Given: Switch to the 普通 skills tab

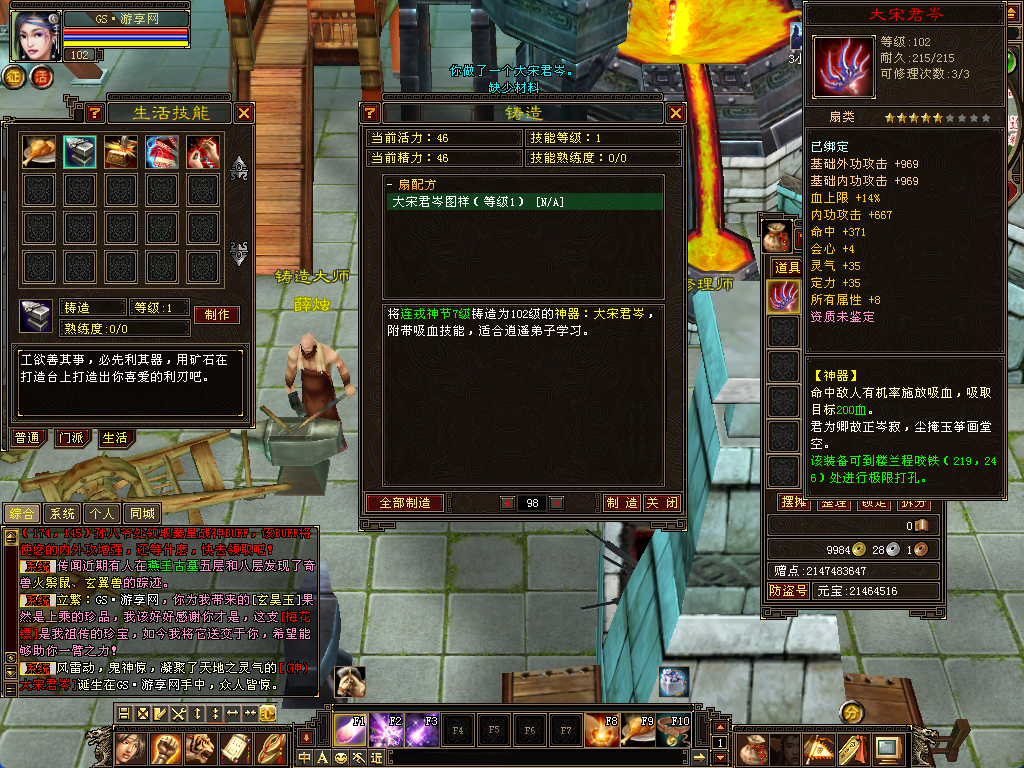Looking at the screenshot, I should click(29, 438).
